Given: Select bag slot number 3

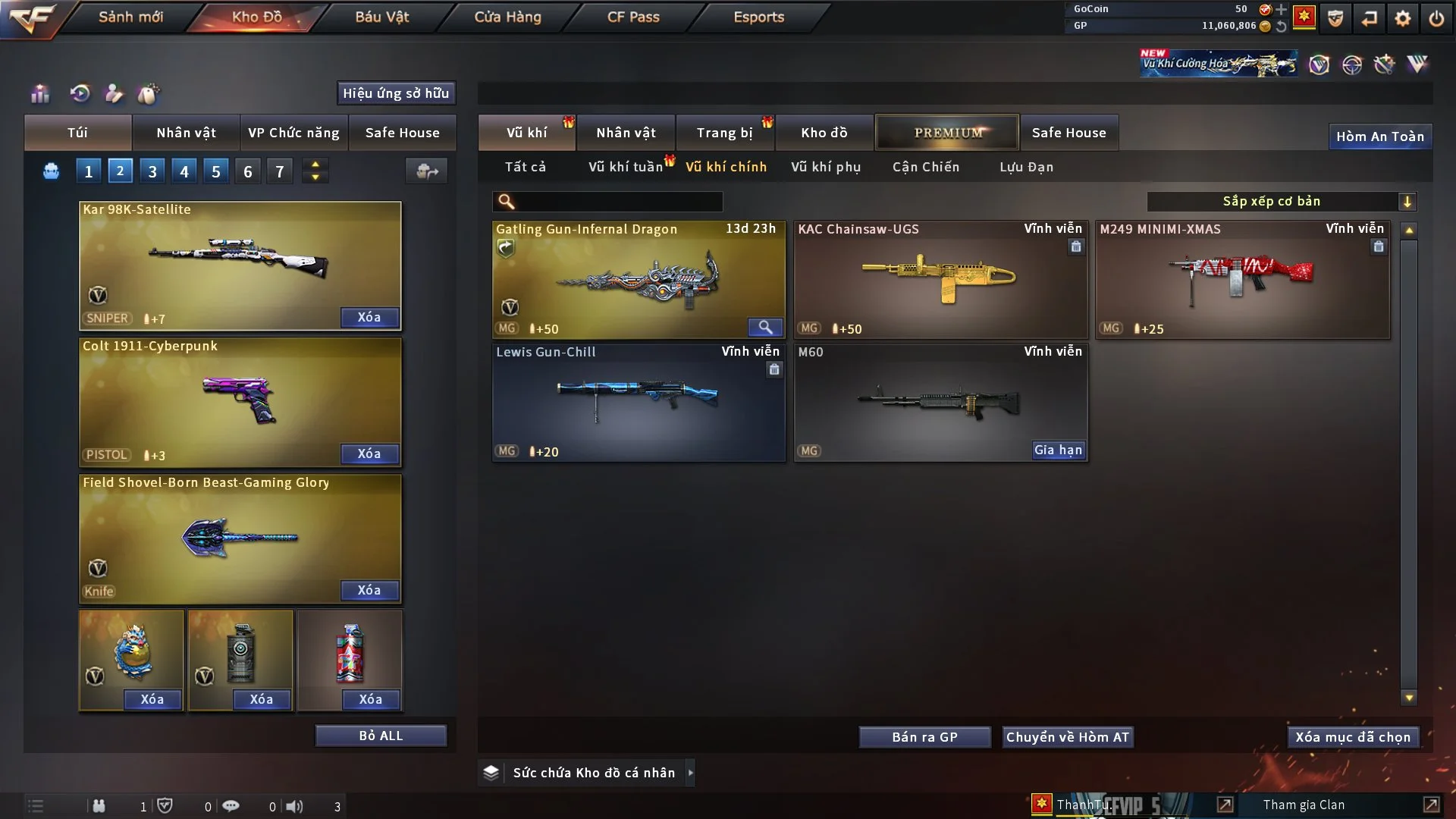Looking at the screenshot, I should point(152,171).
